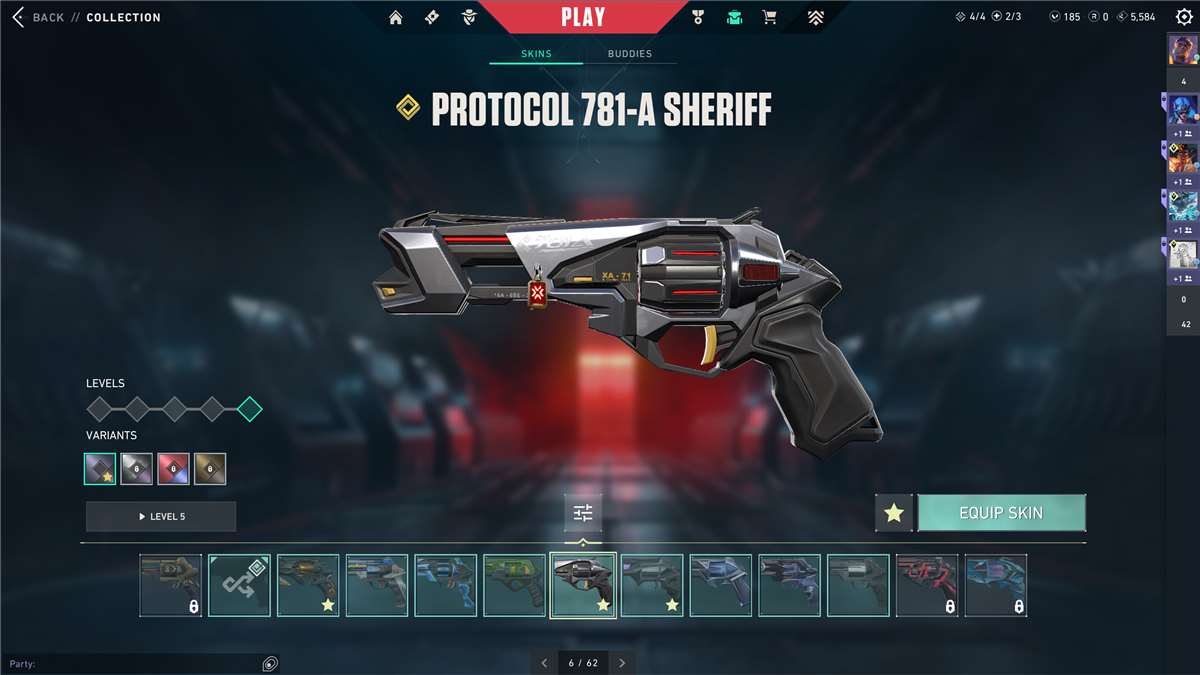Start matchmaking with the PLAY button
Screen dimensions: 1200x675
click(x=583, y=17)
